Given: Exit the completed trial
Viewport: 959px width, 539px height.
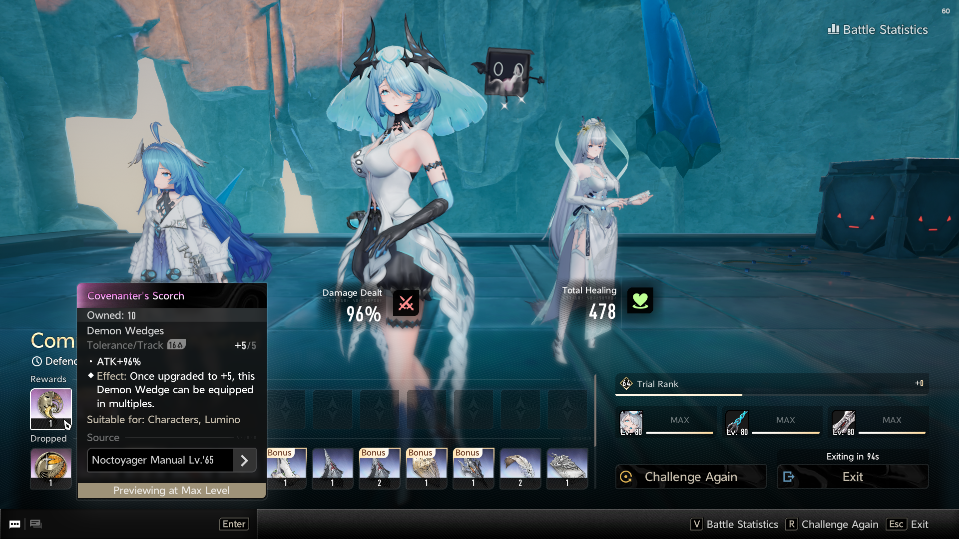Looking at the screenshot, I should click(x=852, y=477).
